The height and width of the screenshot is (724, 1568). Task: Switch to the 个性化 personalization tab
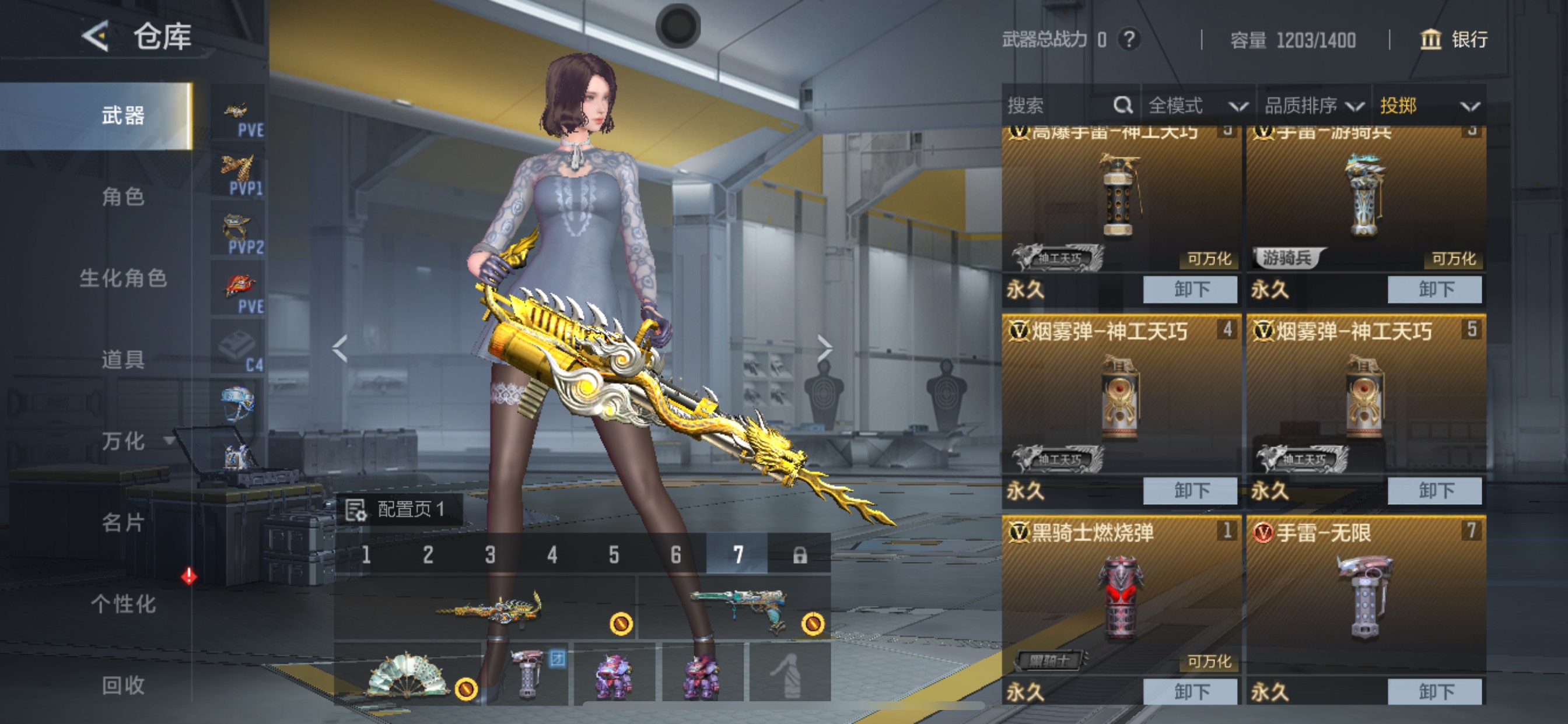coord(123,603)
